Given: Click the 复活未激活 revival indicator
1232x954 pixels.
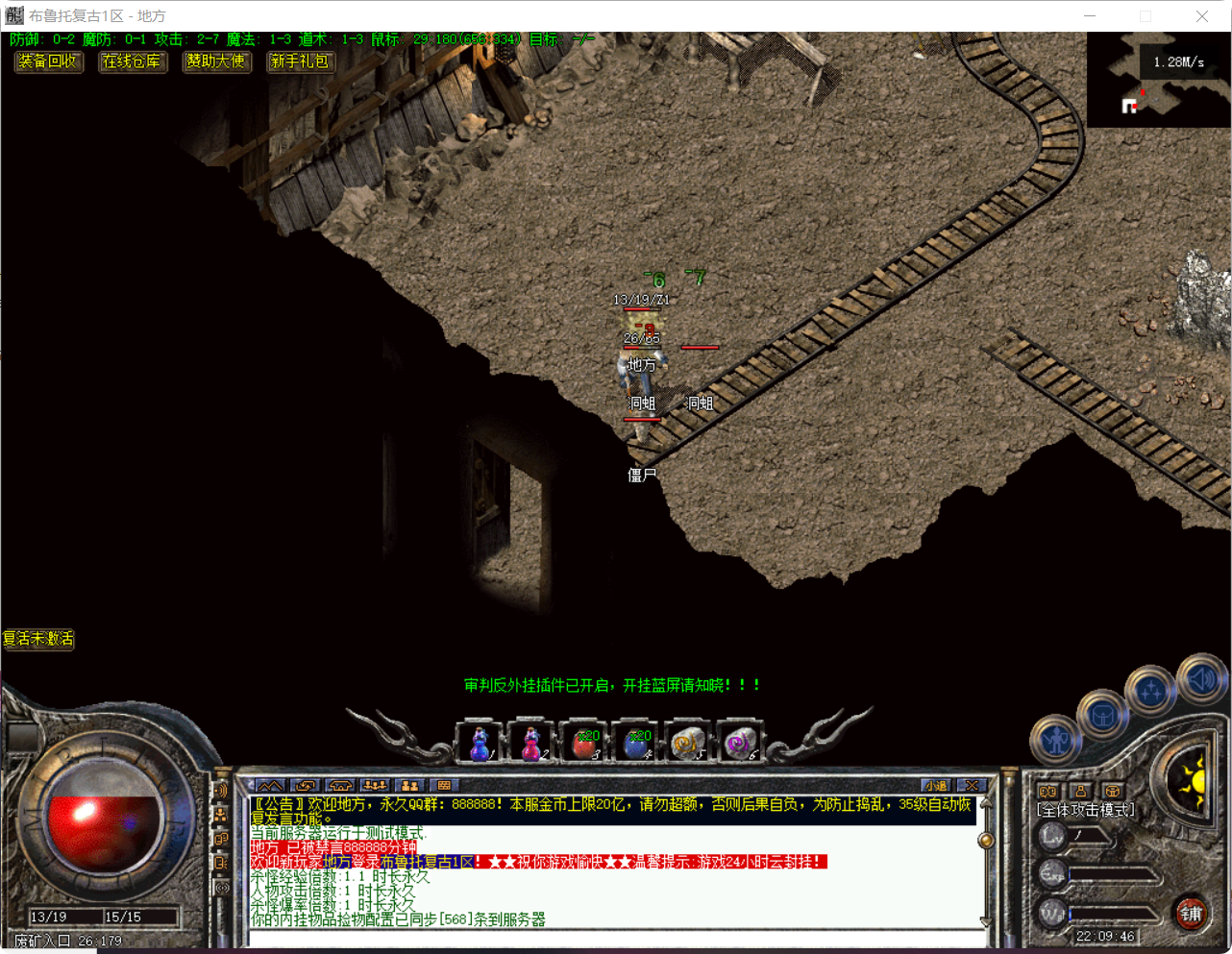Looking at the screenshot, I should [37, 640].
